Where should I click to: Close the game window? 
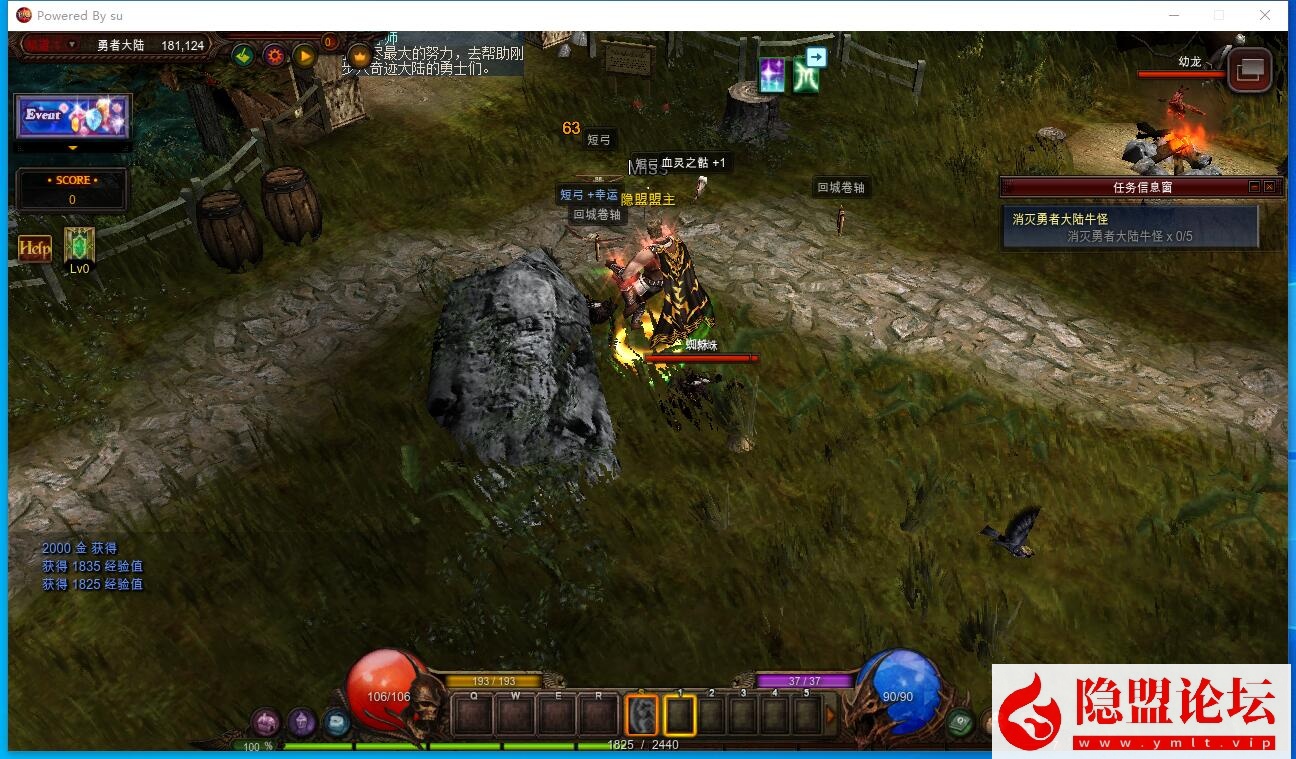pyautogui.click(x=1265, y=15)
